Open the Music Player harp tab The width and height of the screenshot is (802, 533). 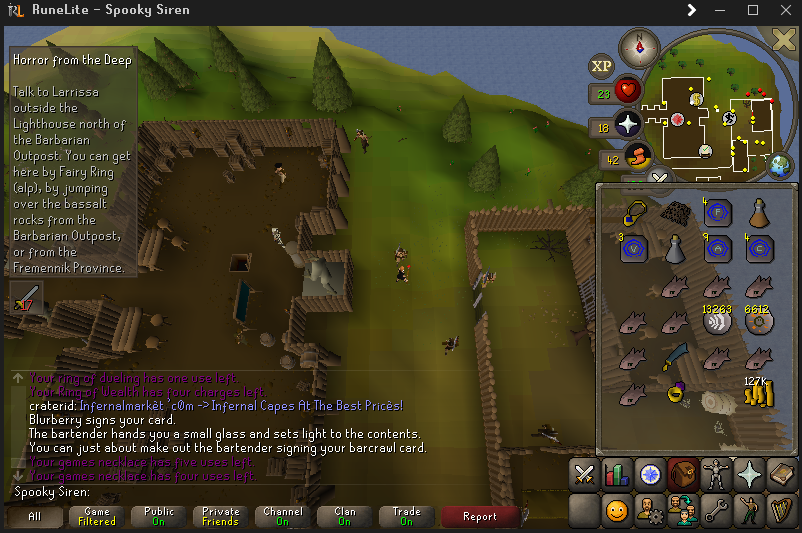(782, 512)
